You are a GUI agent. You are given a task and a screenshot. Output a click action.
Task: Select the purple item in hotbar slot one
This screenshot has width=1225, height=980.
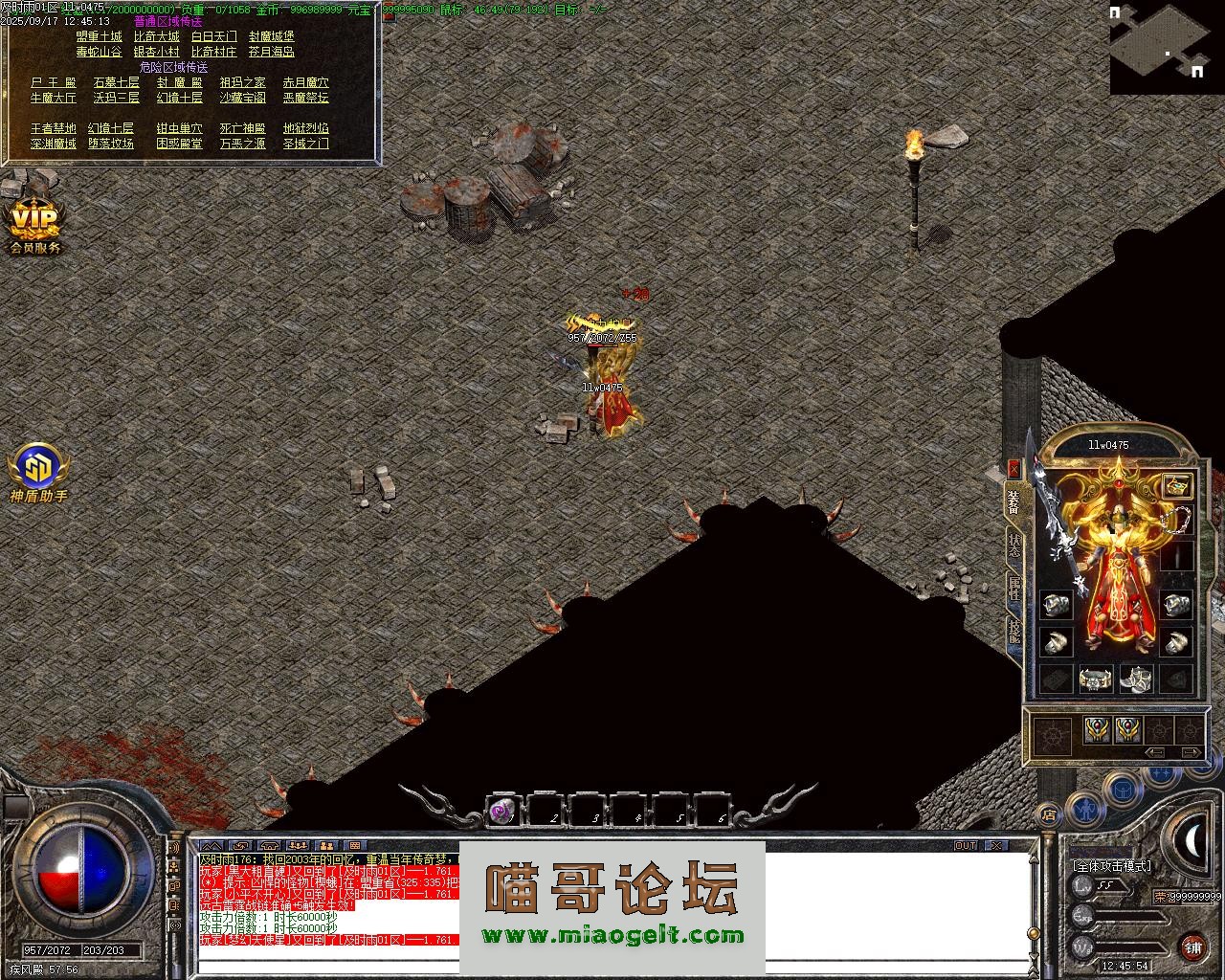tap(501, 812)
